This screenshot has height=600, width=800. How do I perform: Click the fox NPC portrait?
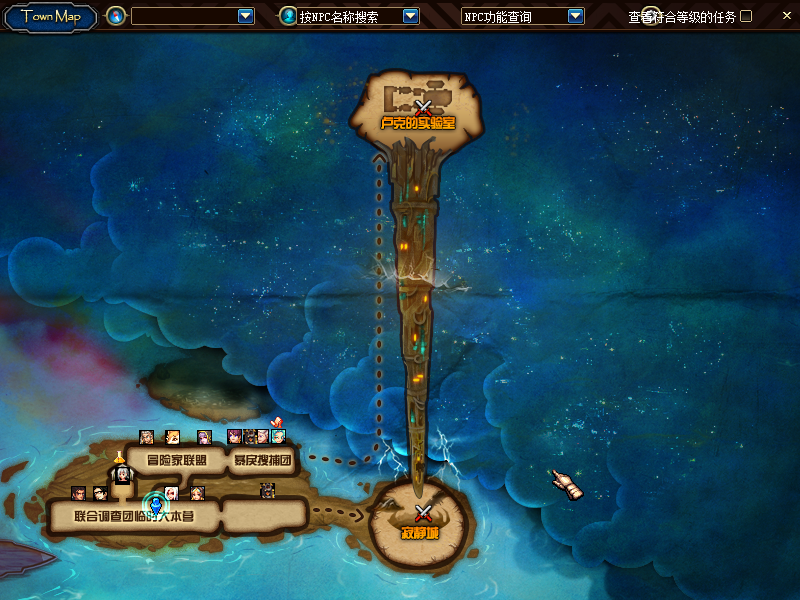pos(172,437)
